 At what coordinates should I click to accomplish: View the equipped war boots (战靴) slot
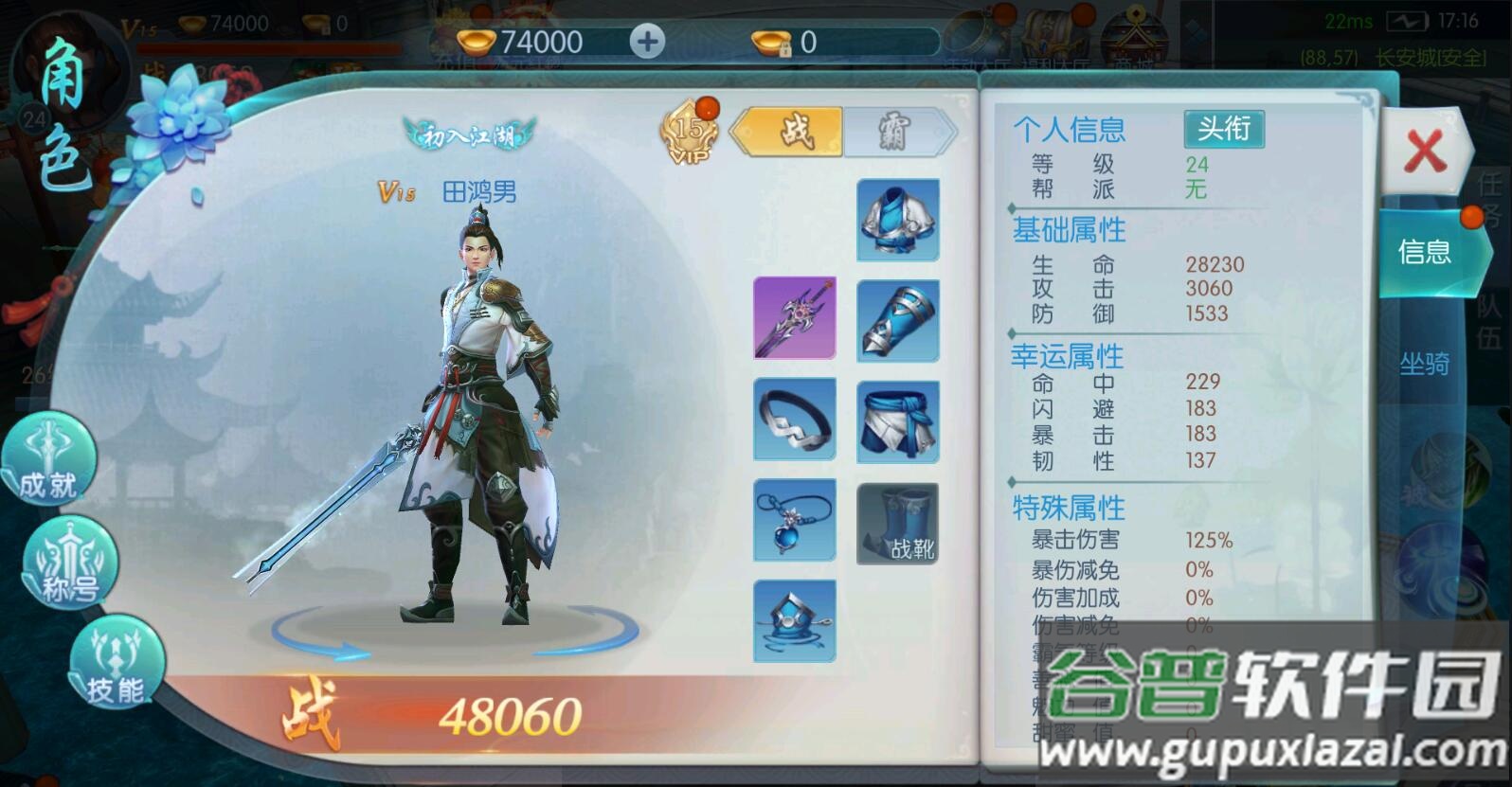(896, 521)
